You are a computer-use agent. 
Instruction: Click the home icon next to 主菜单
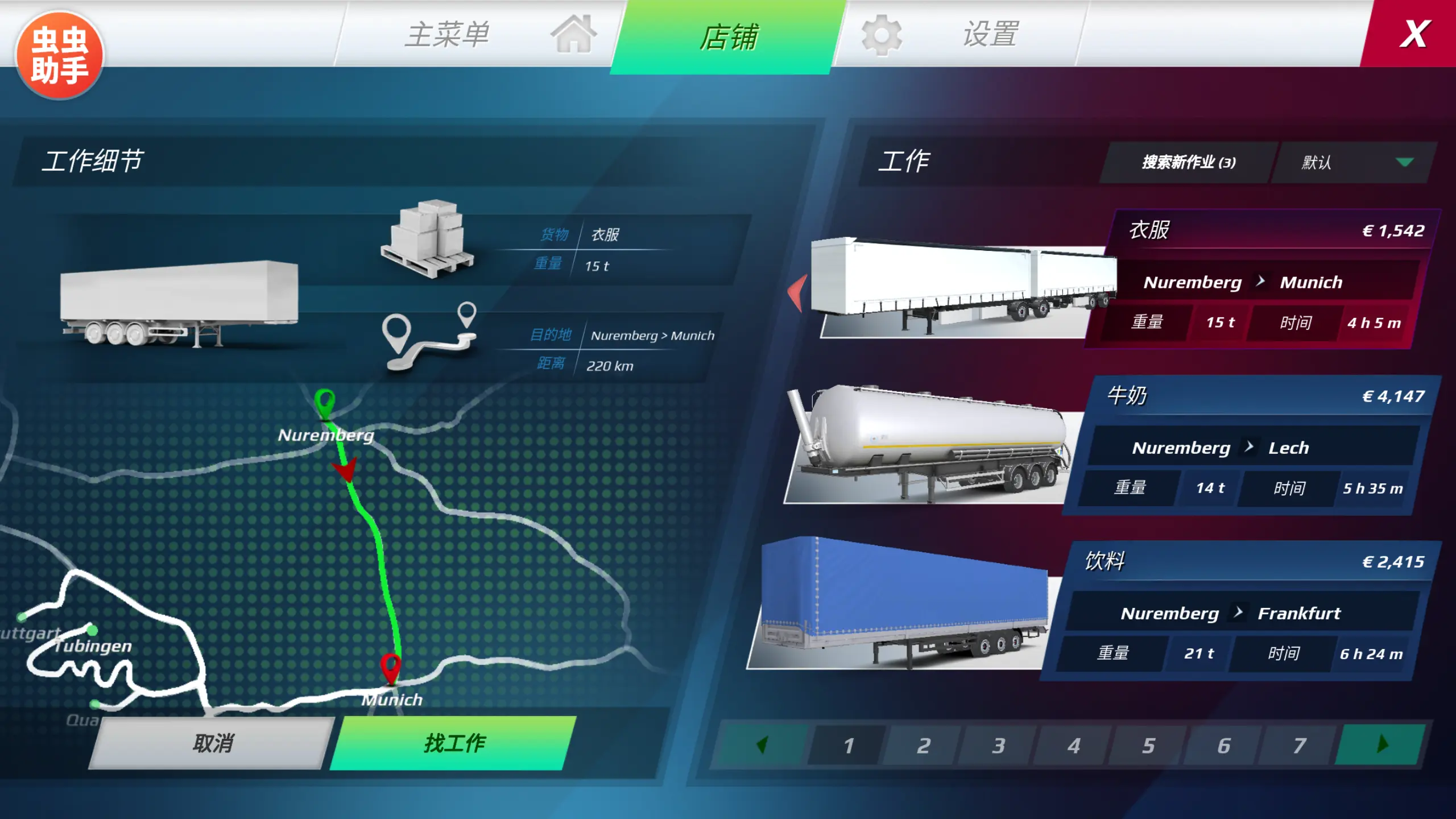click(x=573, y=35)
